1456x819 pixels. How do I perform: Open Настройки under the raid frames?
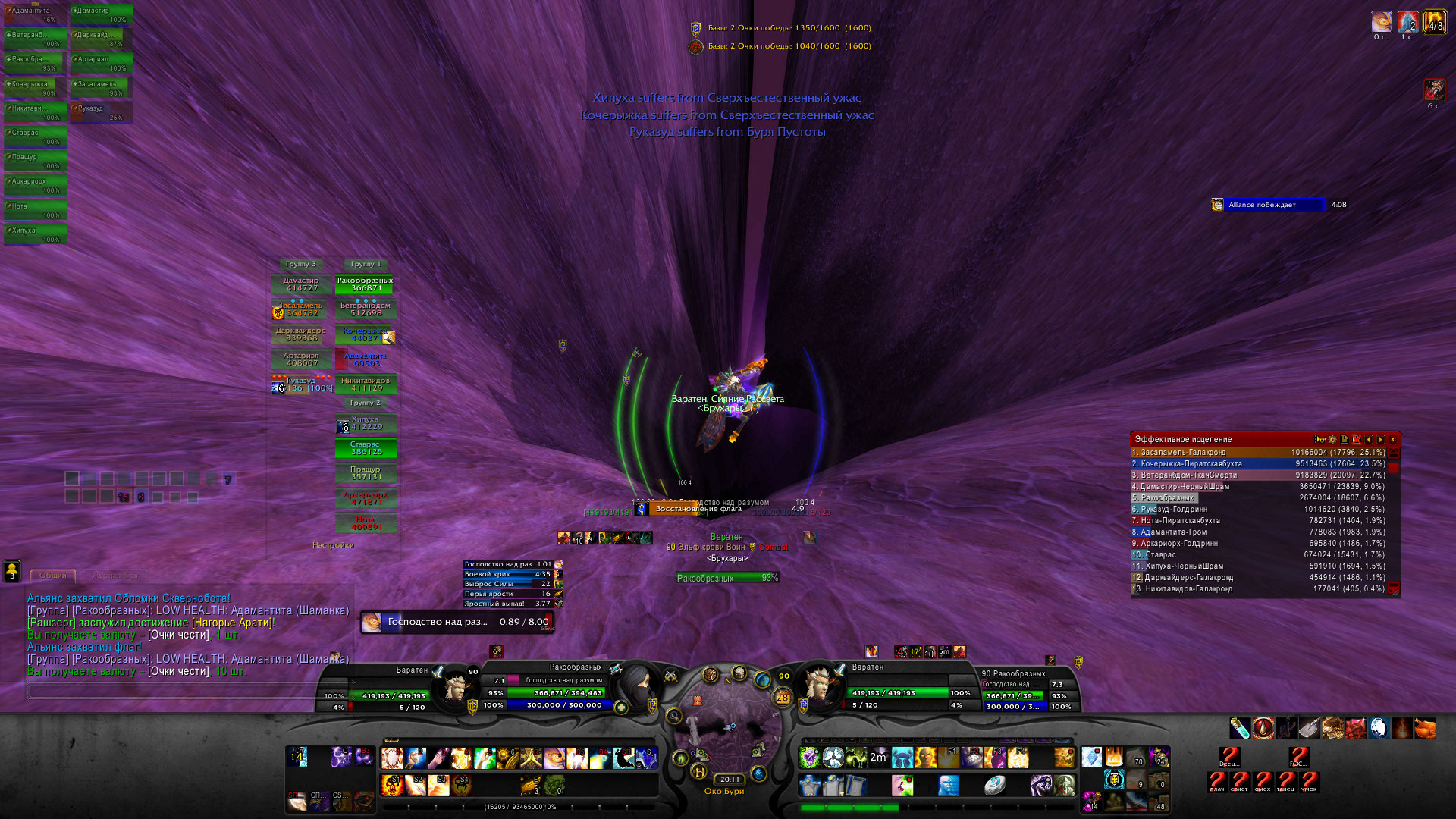point(333,545)
